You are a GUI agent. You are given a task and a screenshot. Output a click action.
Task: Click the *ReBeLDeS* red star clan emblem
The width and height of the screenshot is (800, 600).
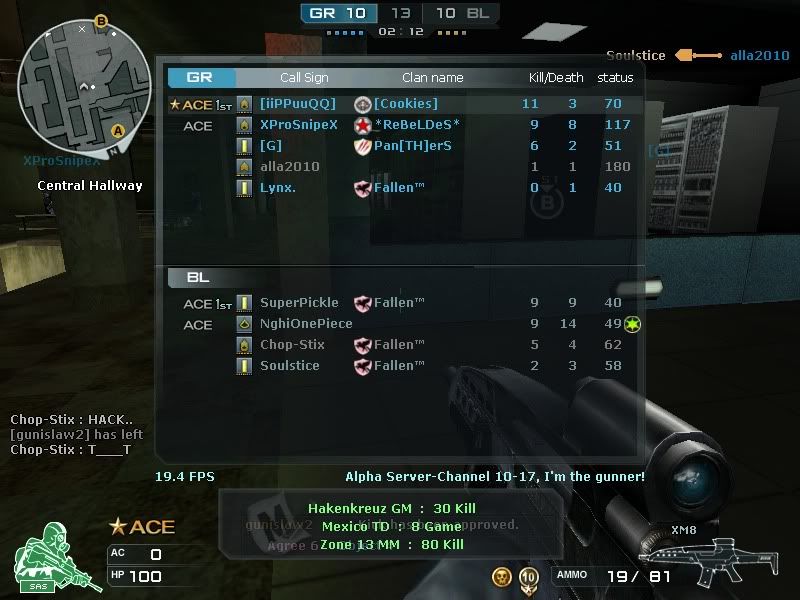[x=363, y=125]
